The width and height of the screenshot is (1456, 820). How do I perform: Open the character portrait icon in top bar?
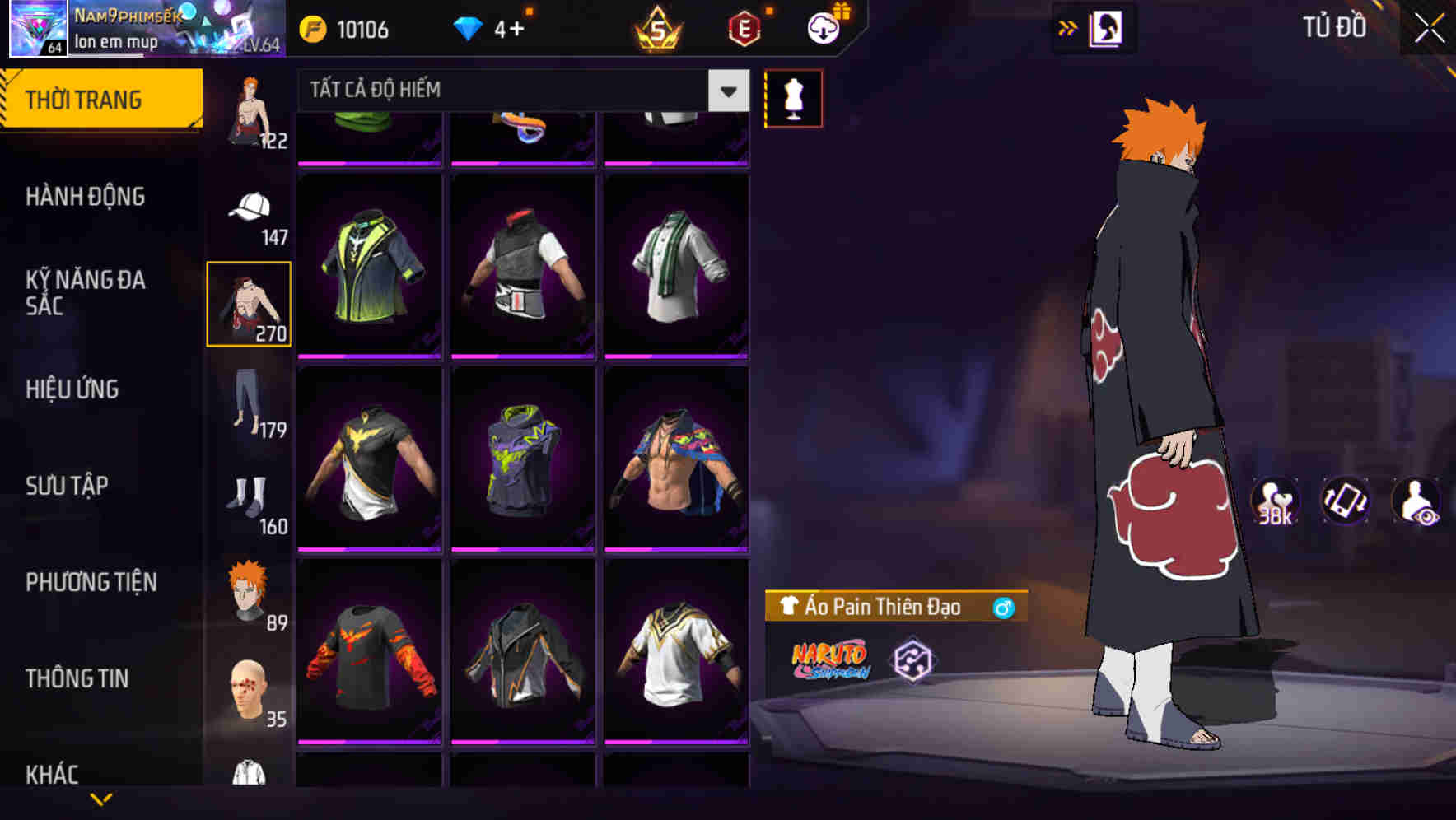click(x=1108, y=27)
